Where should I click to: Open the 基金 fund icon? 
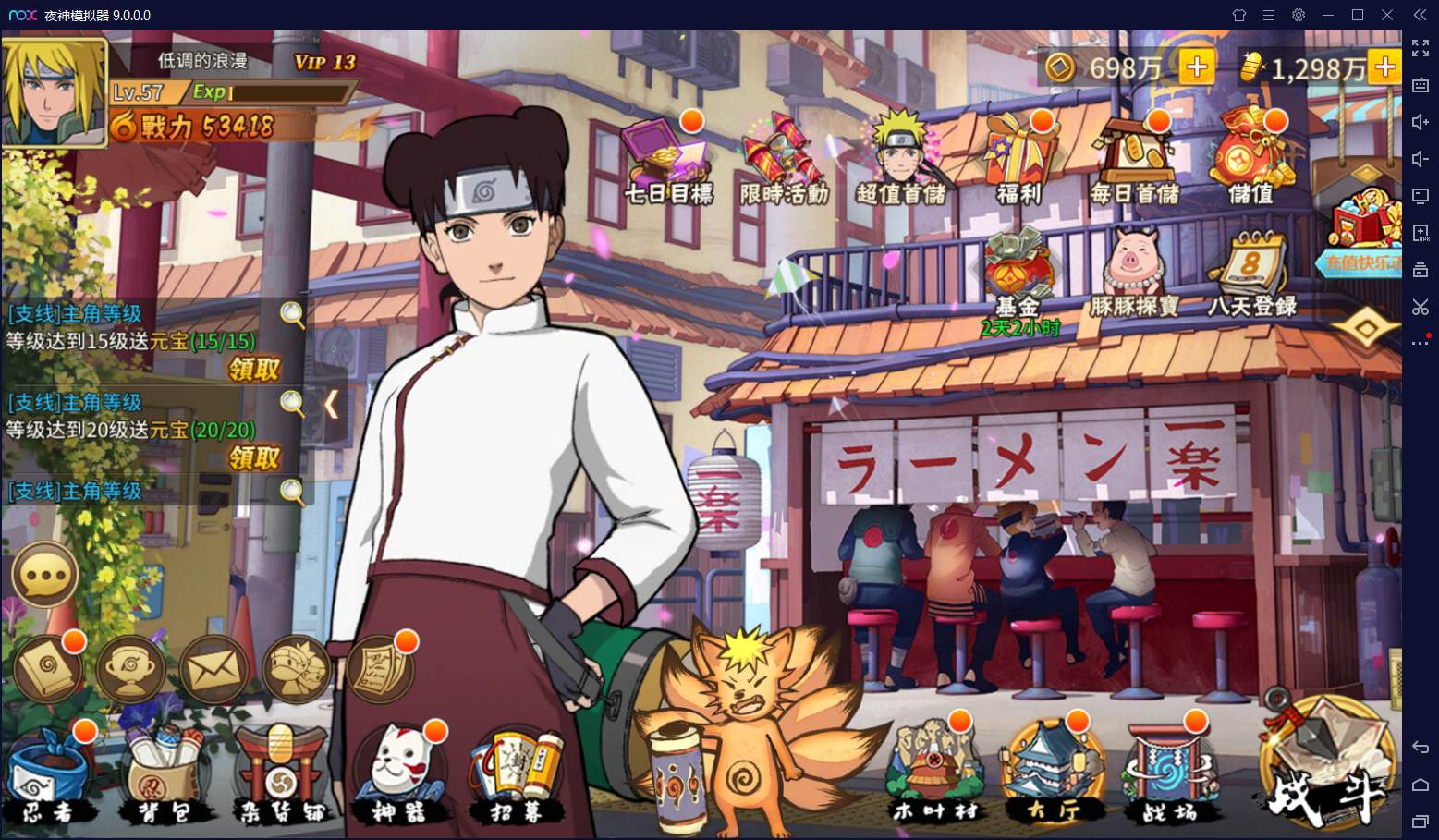click(x=1018, y=273)
